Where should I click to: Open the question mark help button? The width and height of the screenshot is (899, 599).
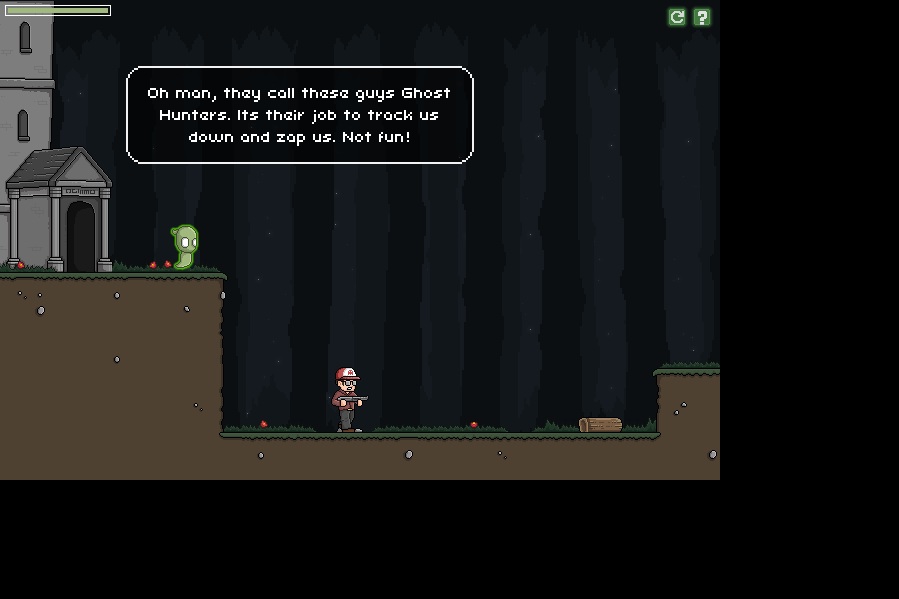point(702,17)
